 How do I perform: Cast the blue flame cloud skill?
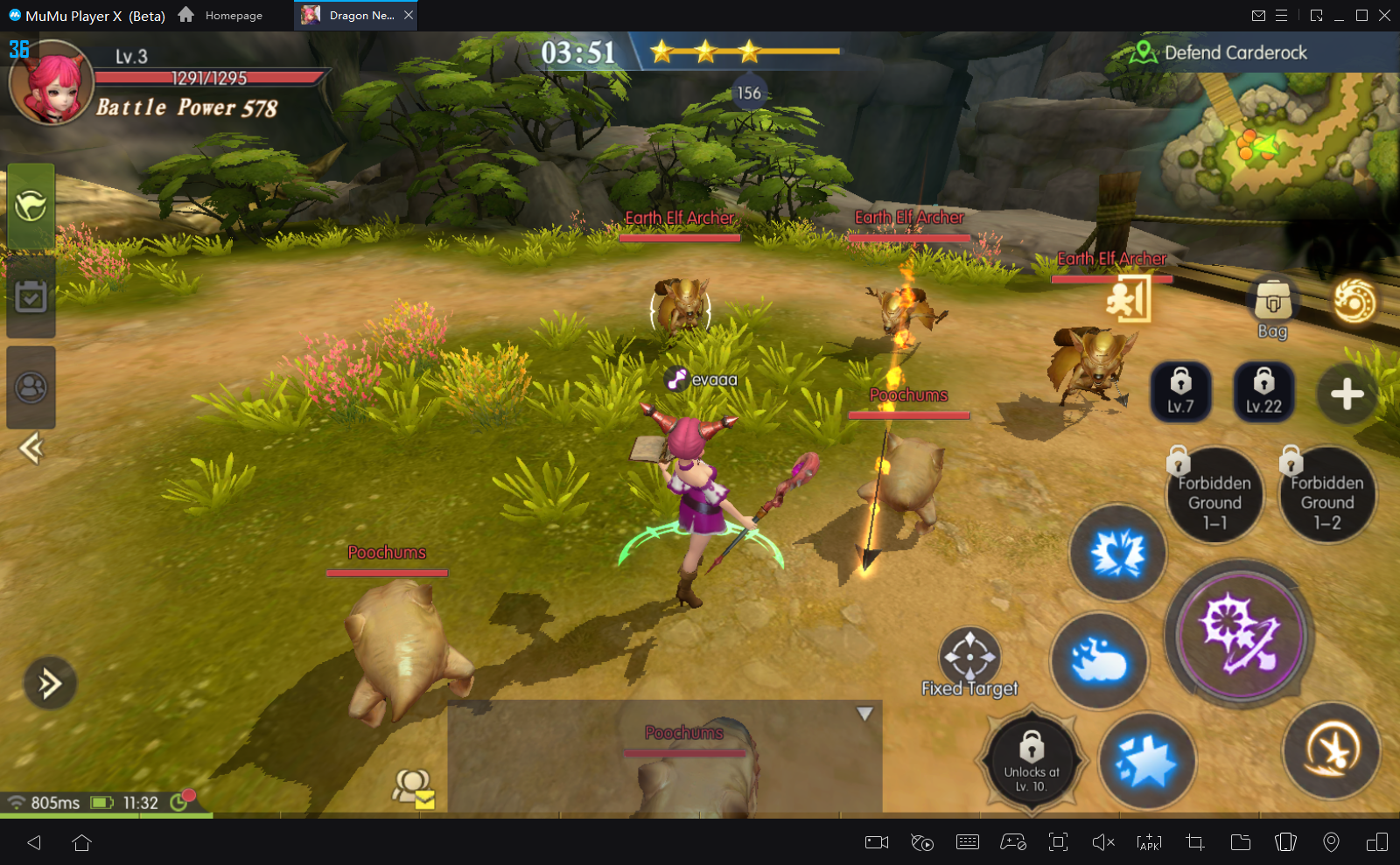[x=1099, y=660]
